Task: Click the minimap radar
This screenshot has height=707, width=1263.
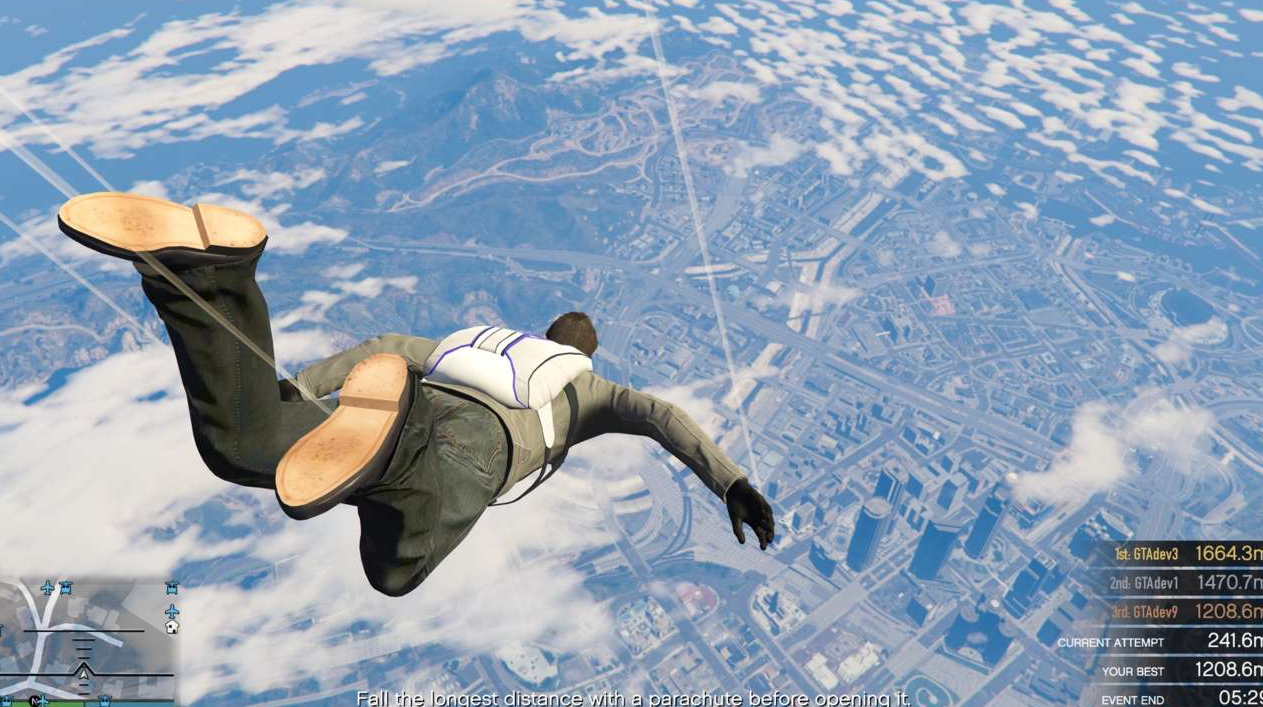Action: [x=88, y=641]
